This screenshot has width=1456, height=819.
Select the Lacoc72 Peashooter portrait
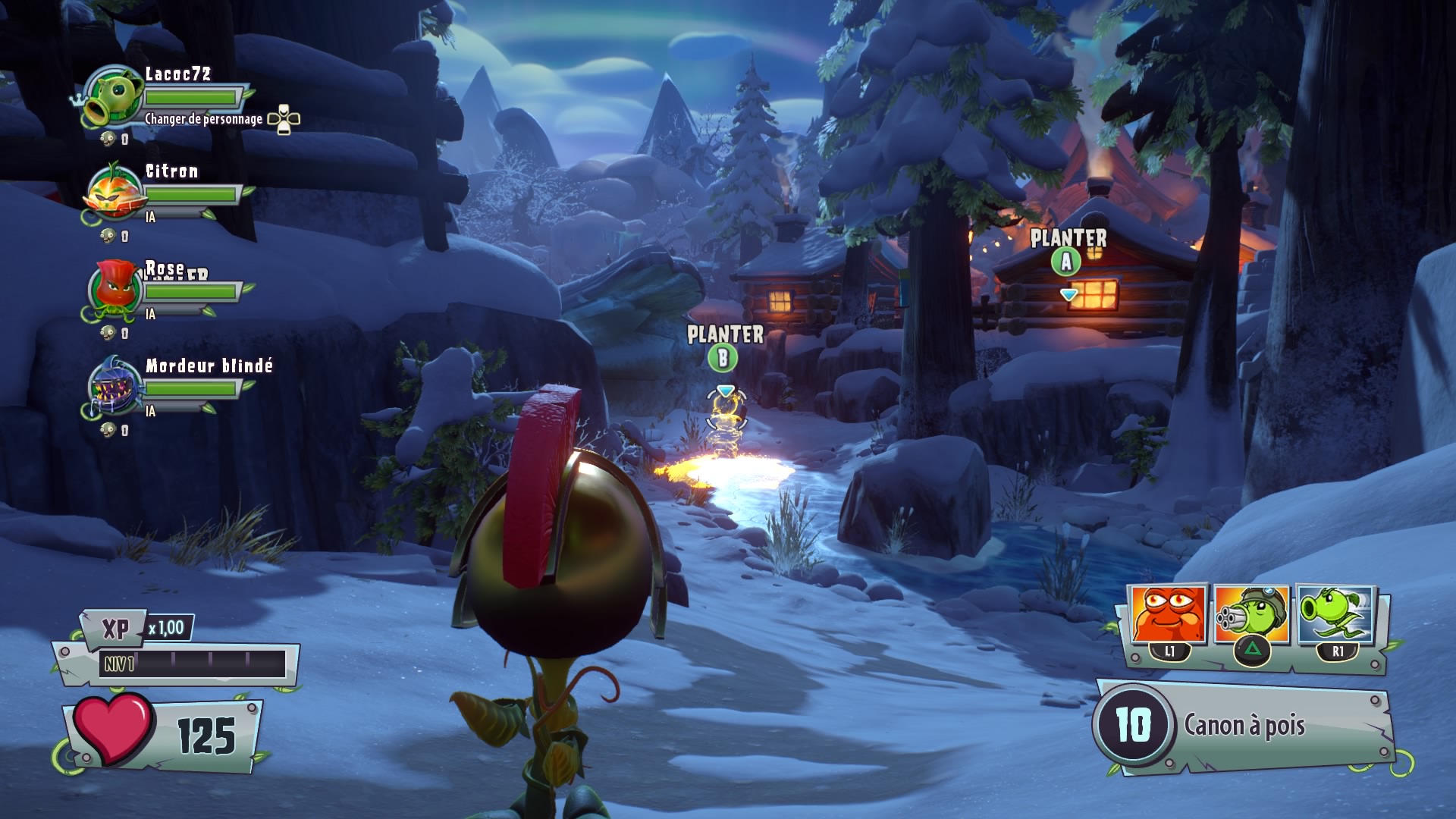click(115, 96)
